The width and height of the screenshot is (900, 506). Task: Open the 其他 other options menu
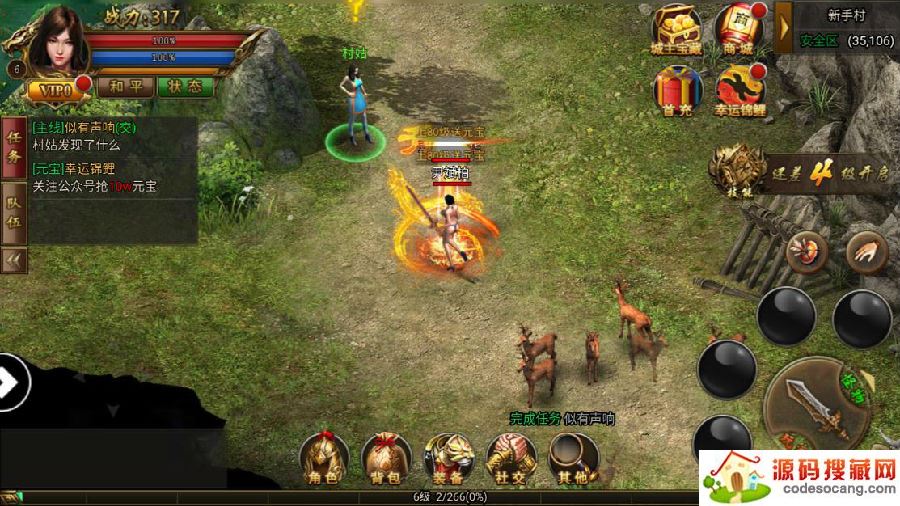(x=572, y=461)
